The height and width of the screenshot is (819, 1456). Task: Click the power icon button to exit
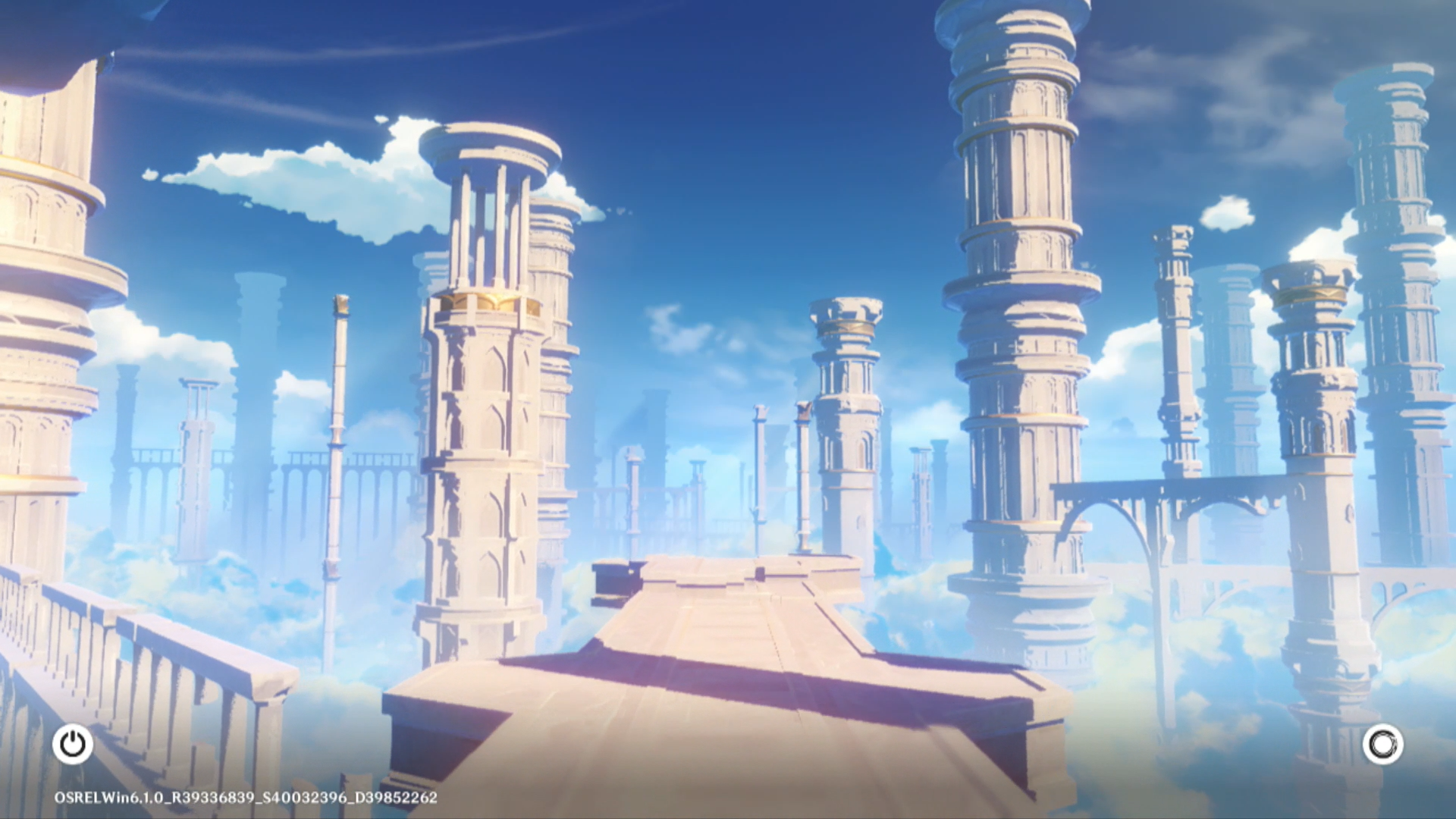coord(73,744)
